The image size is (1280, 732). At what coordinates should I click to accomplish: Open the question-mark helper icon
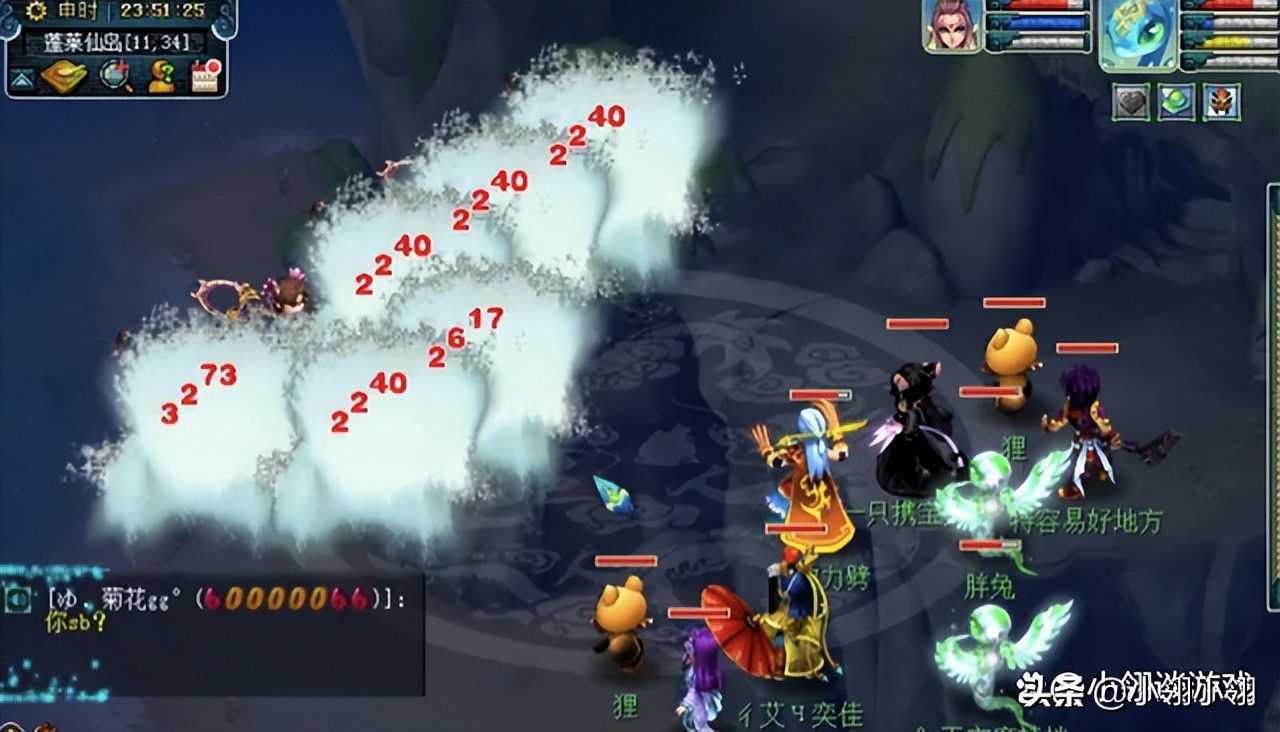coord(160,76)
